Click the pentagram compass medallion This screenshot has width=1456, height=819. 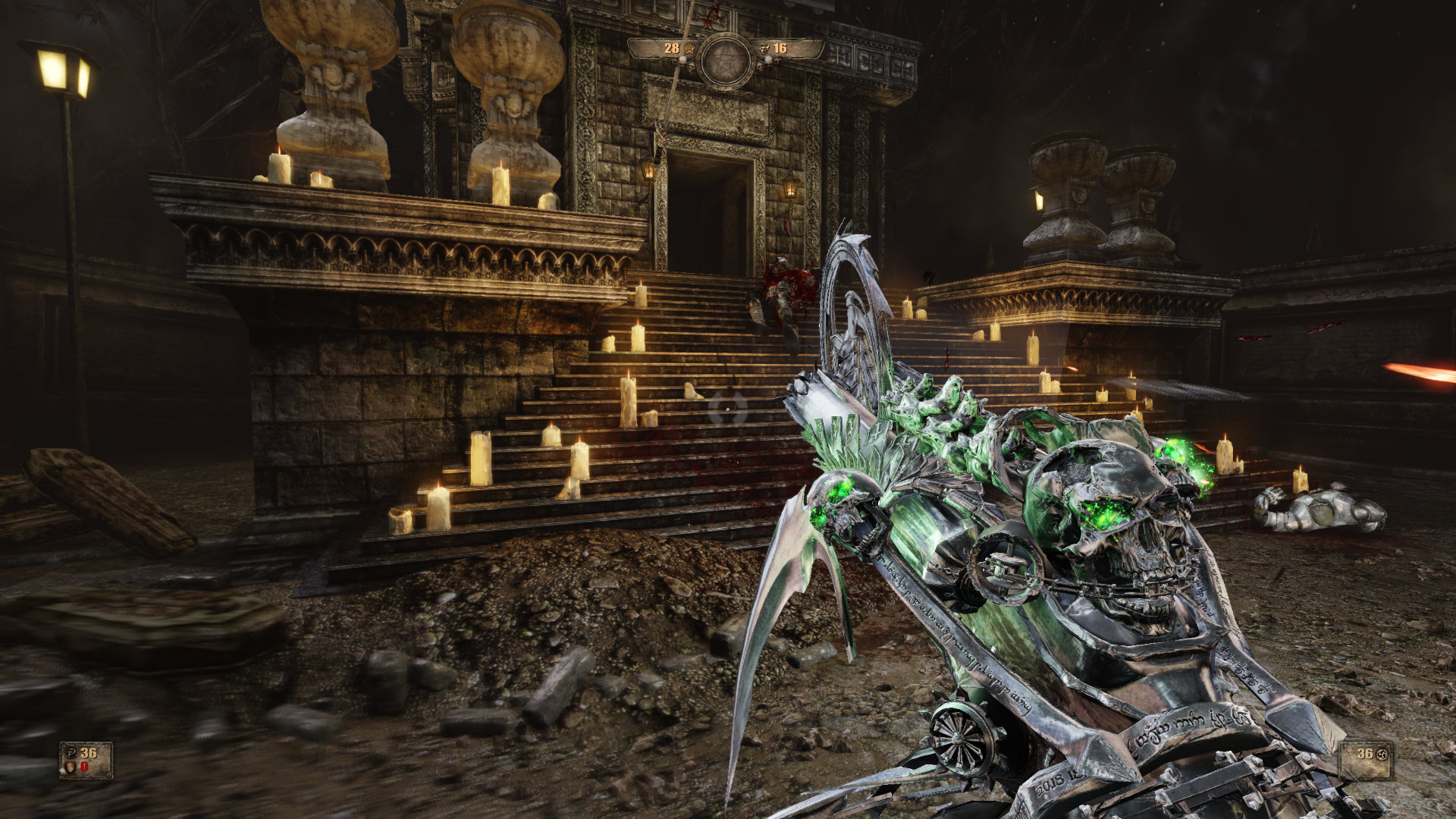point(726,61)
